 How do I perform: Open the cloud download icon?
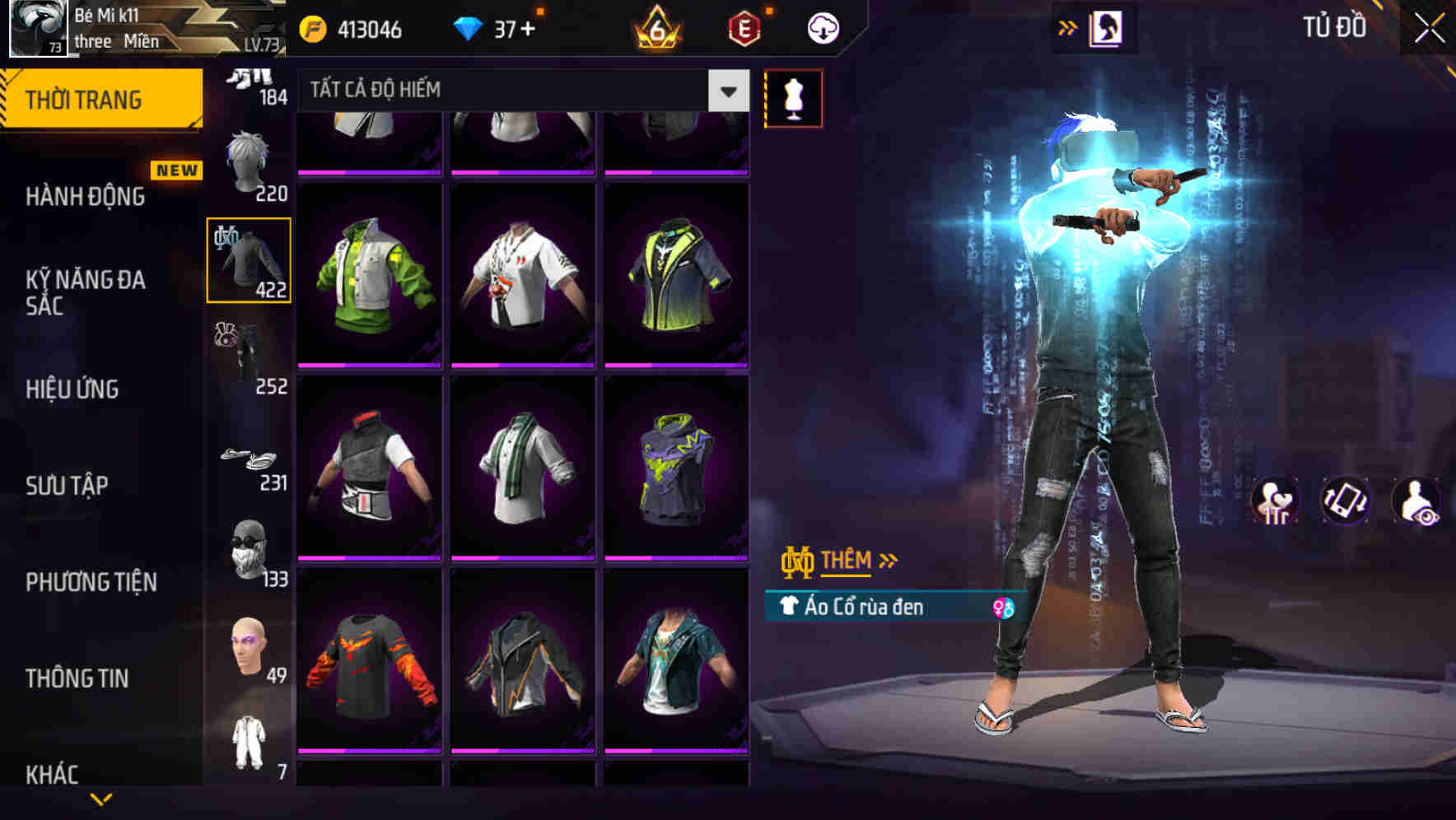(820, 27)
